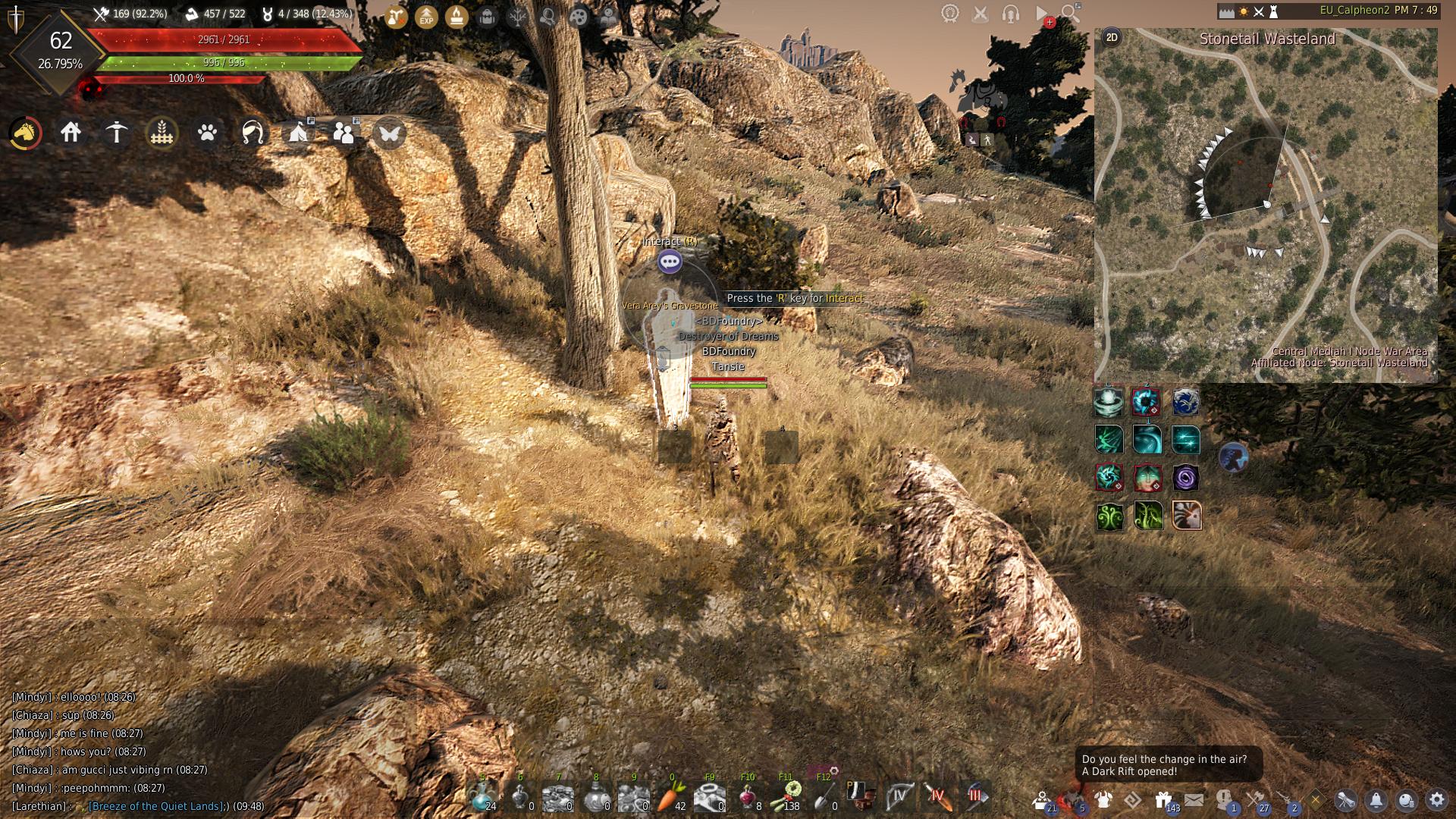Click the magnifying glass search icon
The width and height of the screenshot is (1456, 819).
click(1070, 13)
